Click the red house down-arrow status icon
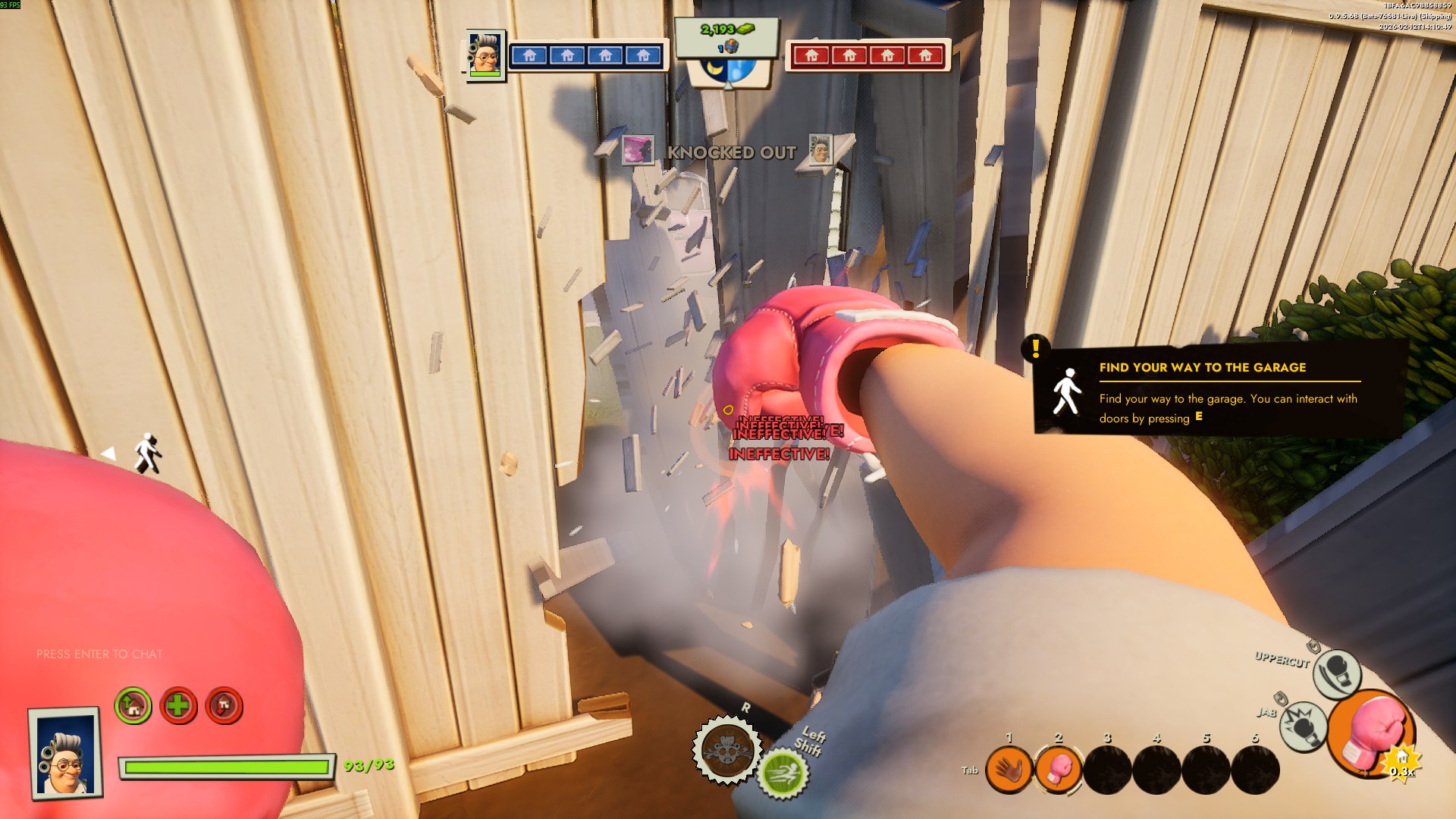This screenshot has height=819, width=1456. pos(224,706)
